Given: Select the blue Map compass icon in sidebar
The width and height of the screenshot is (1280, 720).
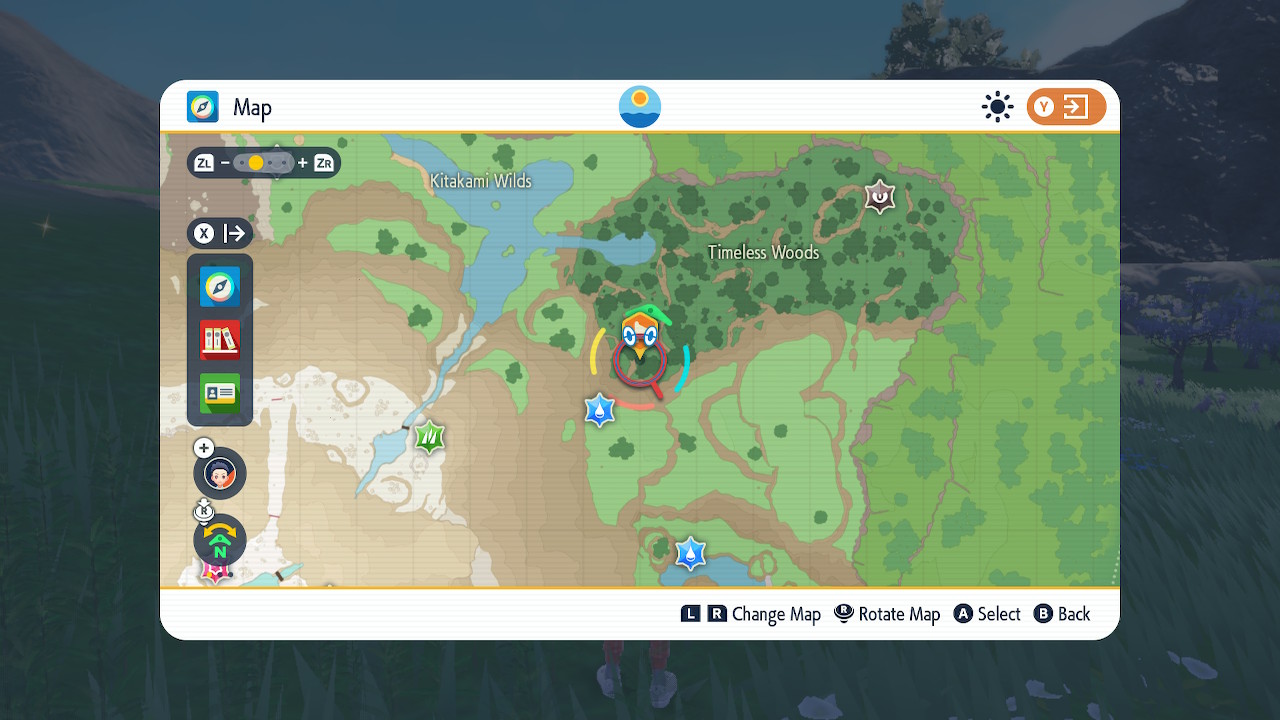Looking at the screenshot, I should [x=219, y=287].
